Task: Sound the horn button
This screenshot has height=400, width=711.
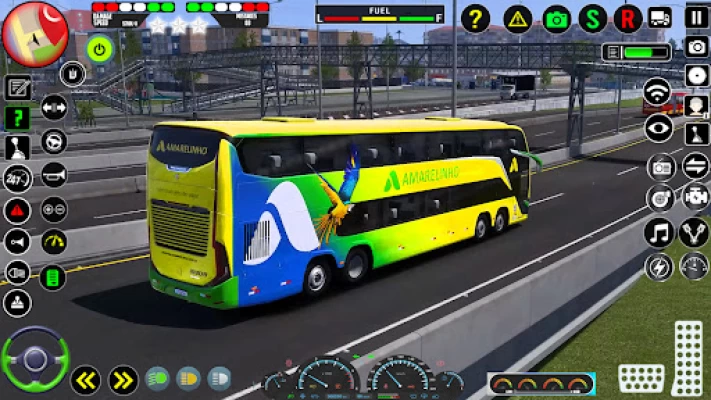Action: 53,174
